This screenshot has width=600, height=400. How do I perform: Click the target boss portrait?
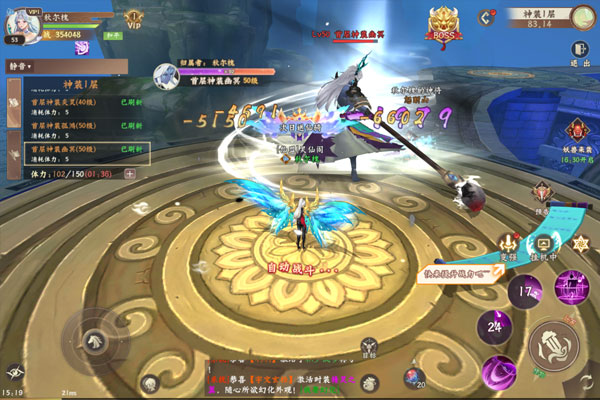(164, 73)
